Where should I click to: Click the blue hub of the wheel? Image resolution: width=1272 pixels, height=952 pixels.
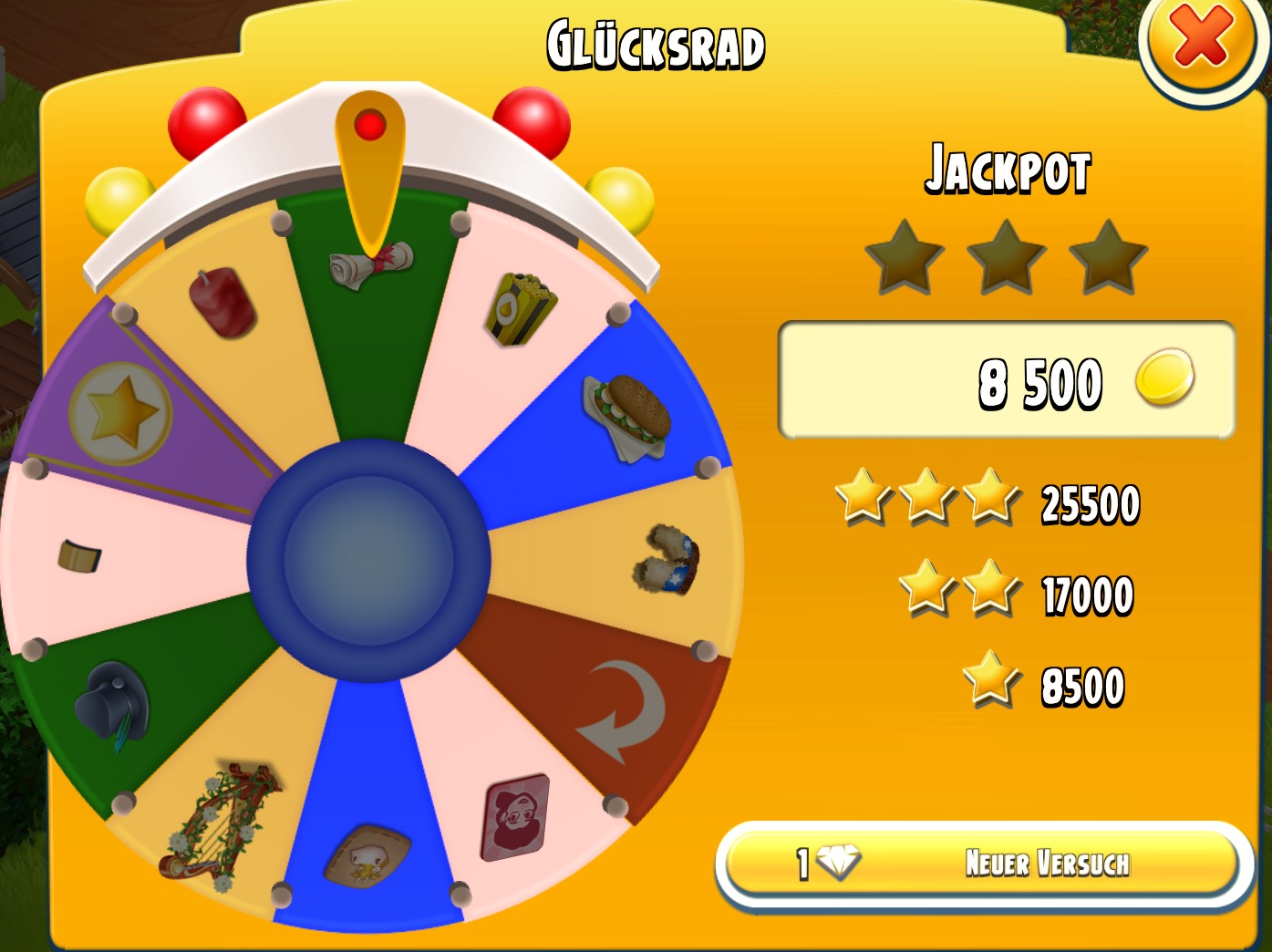coord(368,559)
